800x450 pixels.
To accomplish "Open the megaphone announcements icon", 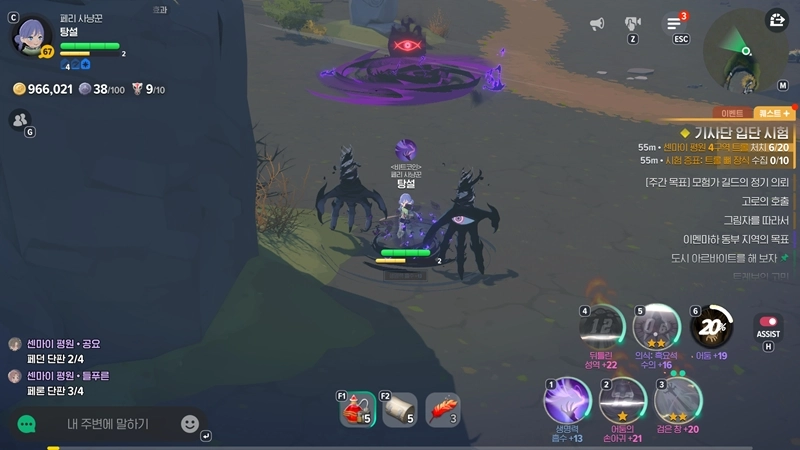I will tap(597, 24).
